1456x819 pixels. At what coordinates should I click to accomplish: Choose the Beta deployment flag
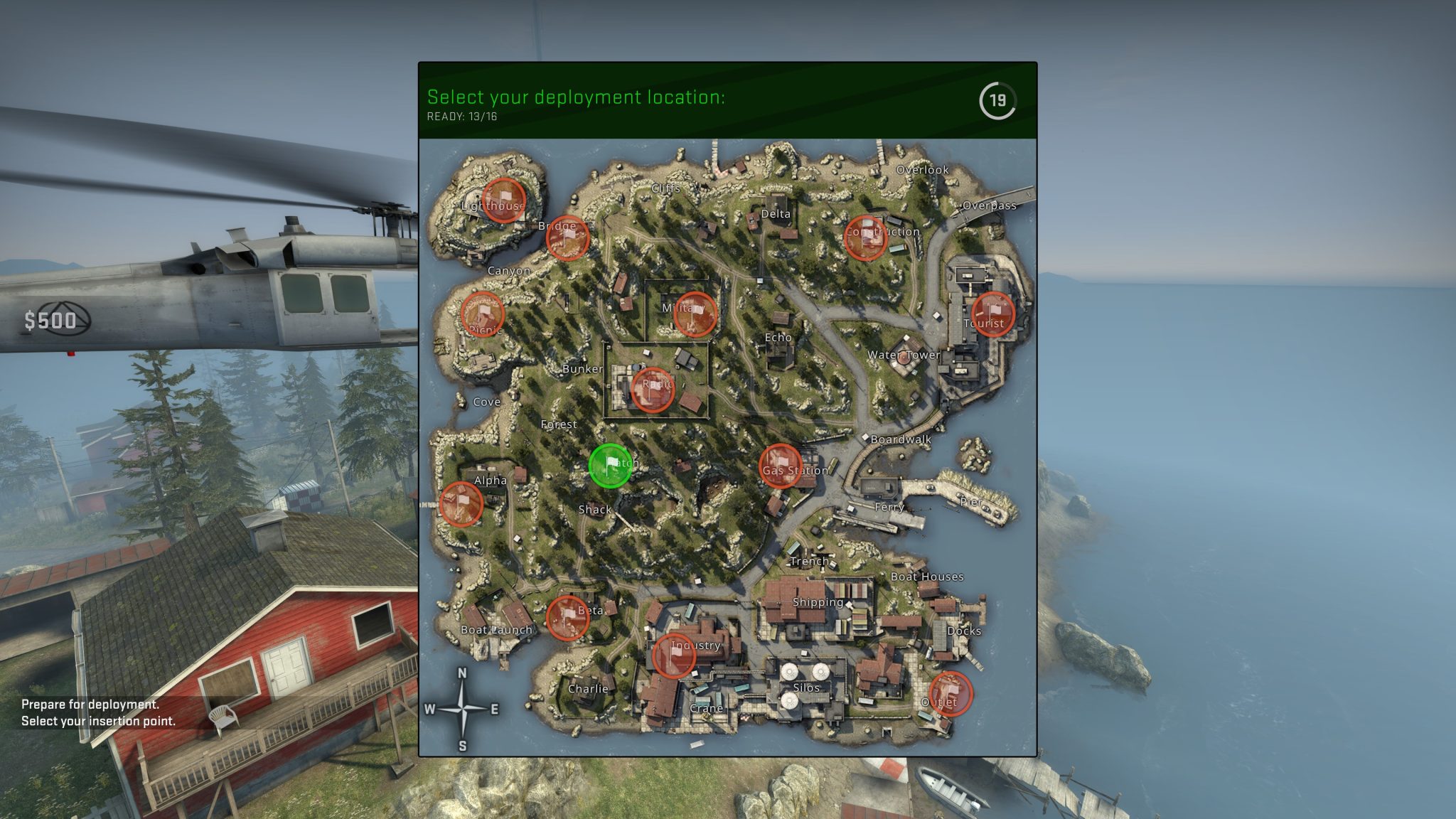coord(567,617)
